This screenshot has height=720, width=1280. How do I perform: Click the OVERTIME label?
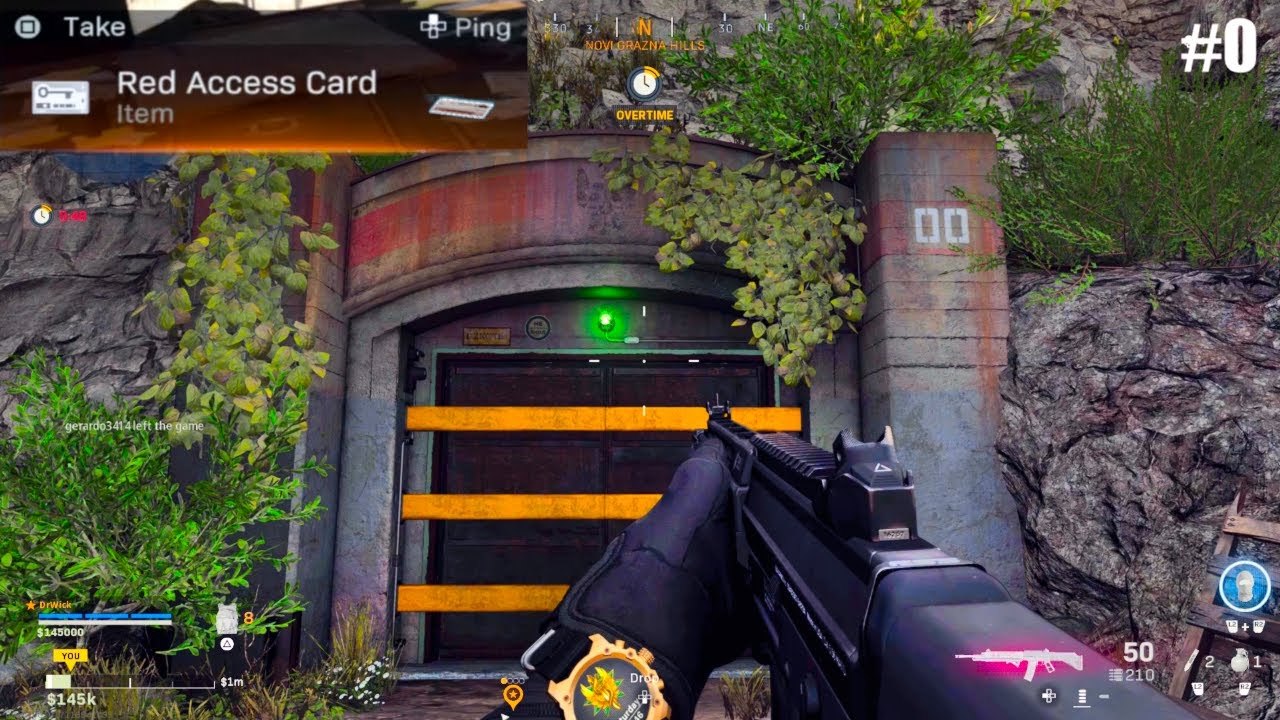coord(646,115)
